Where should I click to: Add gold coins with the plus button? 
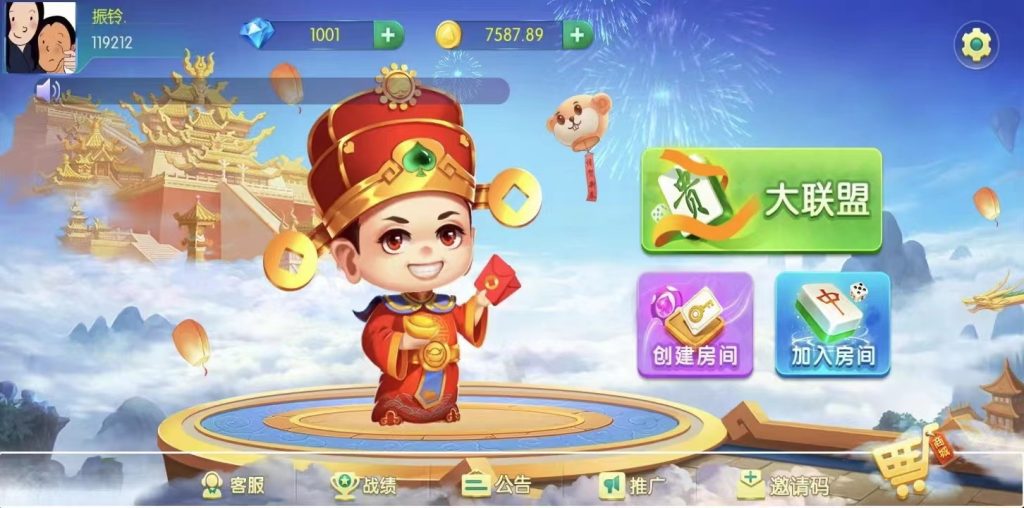577,35
